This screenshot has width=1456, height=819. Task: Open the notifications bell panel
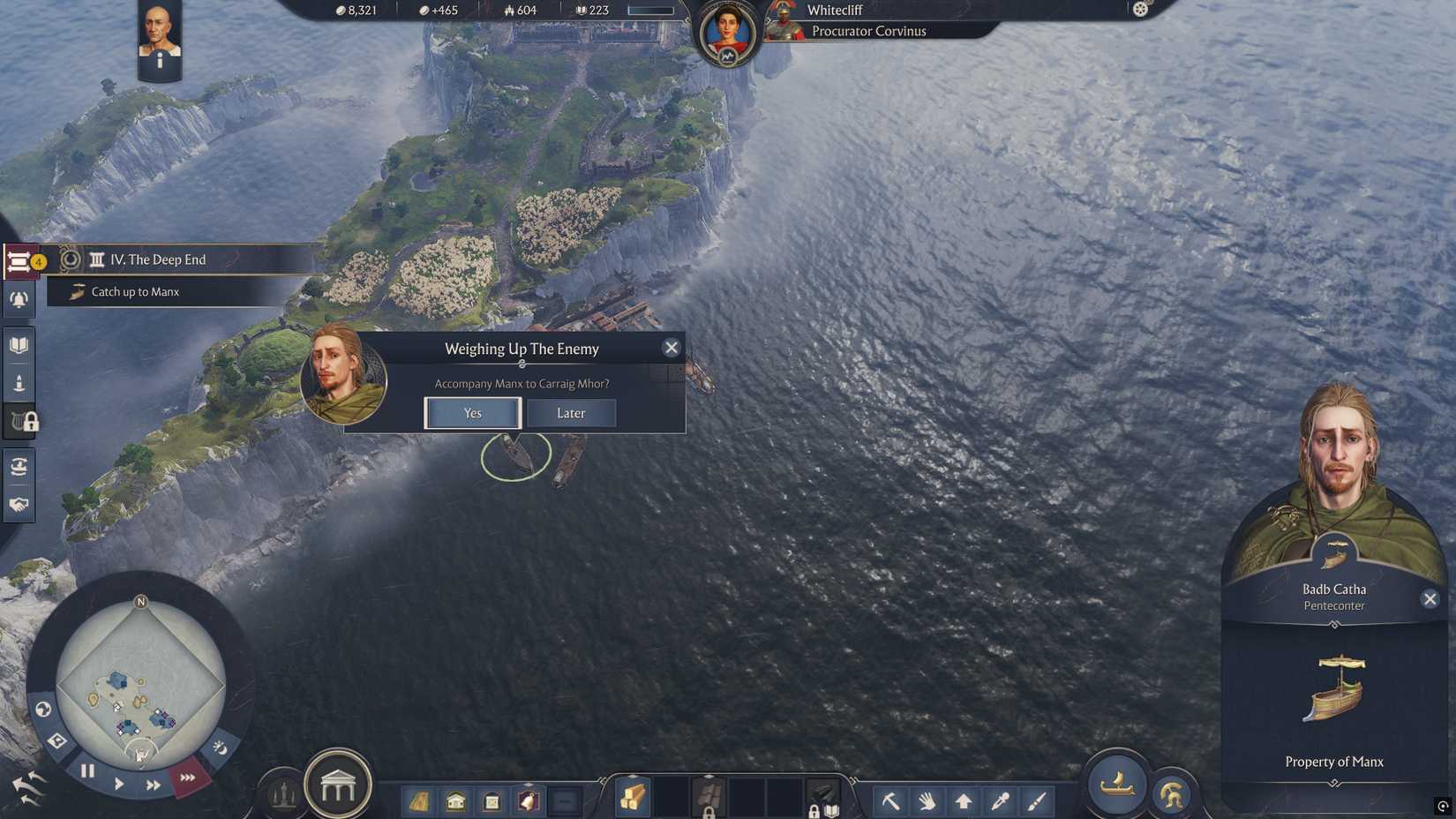pos(19,300)
